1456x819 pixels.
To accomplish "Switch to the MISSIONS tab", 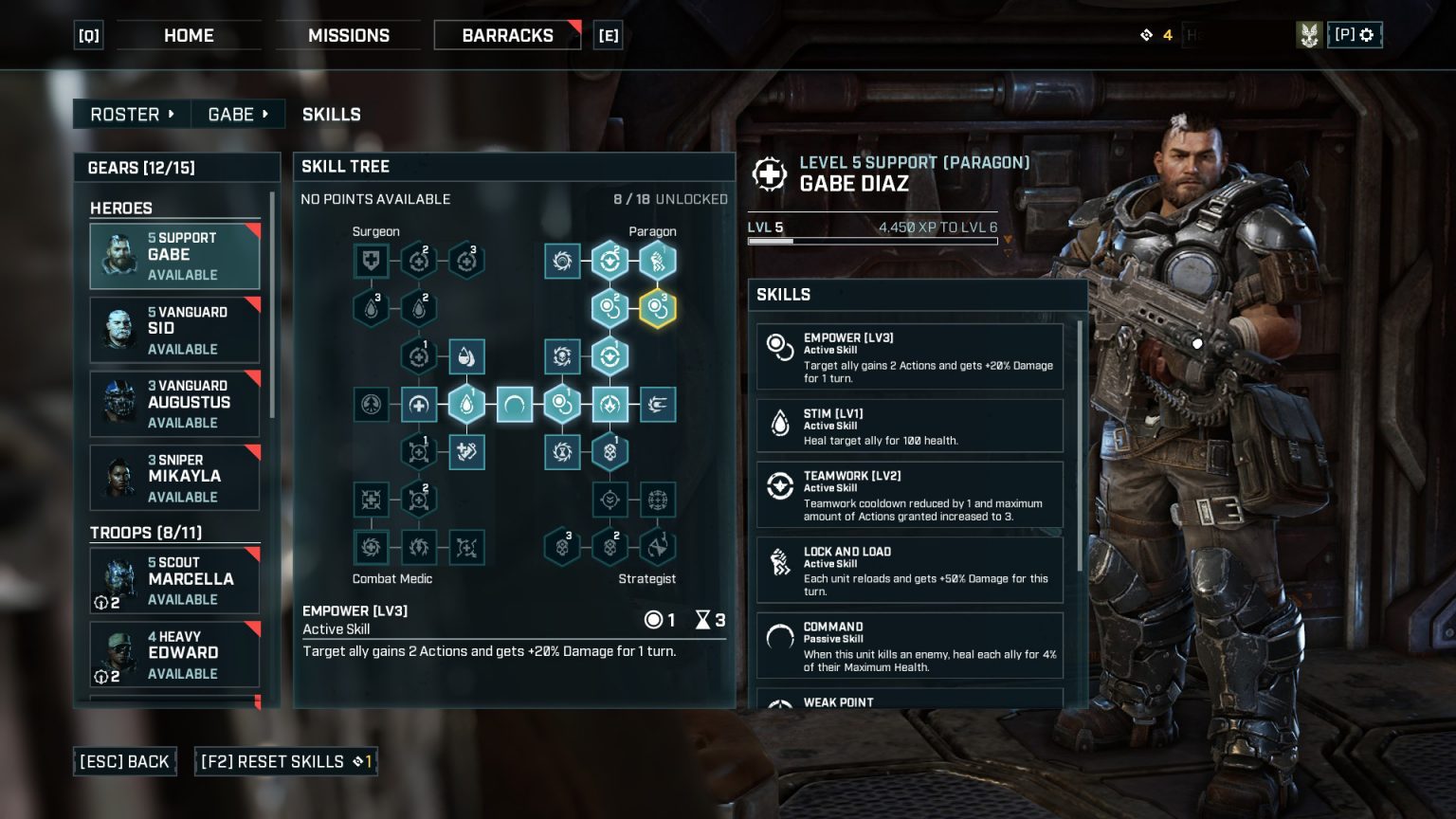I will coord(349,35).
